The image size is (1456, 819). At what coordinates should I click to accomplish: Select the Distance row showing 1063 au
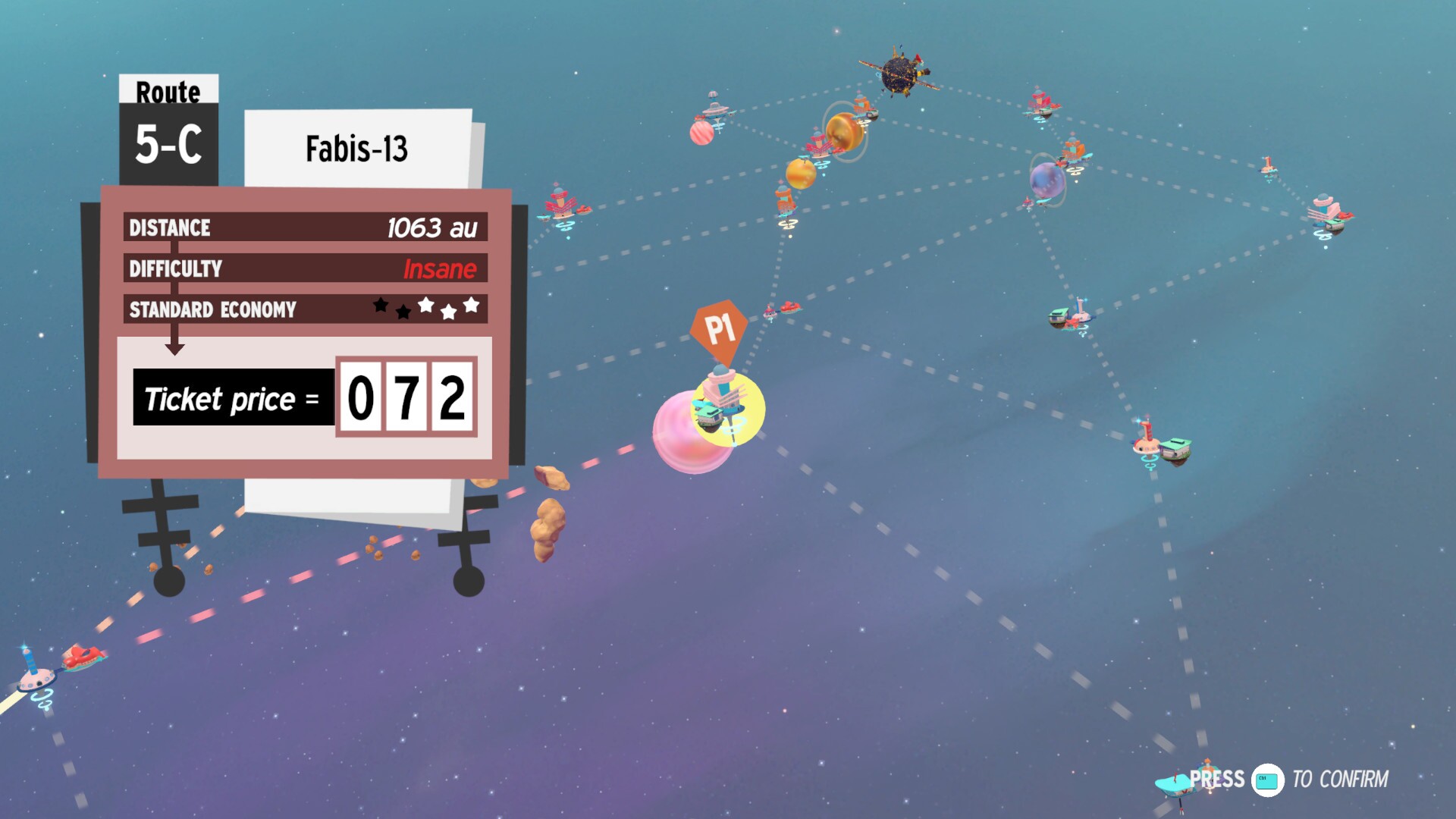coord(303,227)
